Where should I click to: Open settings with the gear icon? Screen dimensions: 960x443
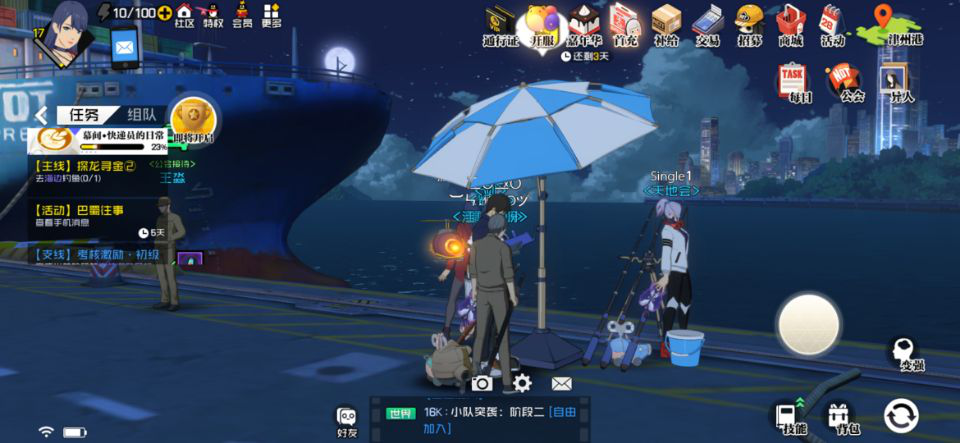pos(521,382)
